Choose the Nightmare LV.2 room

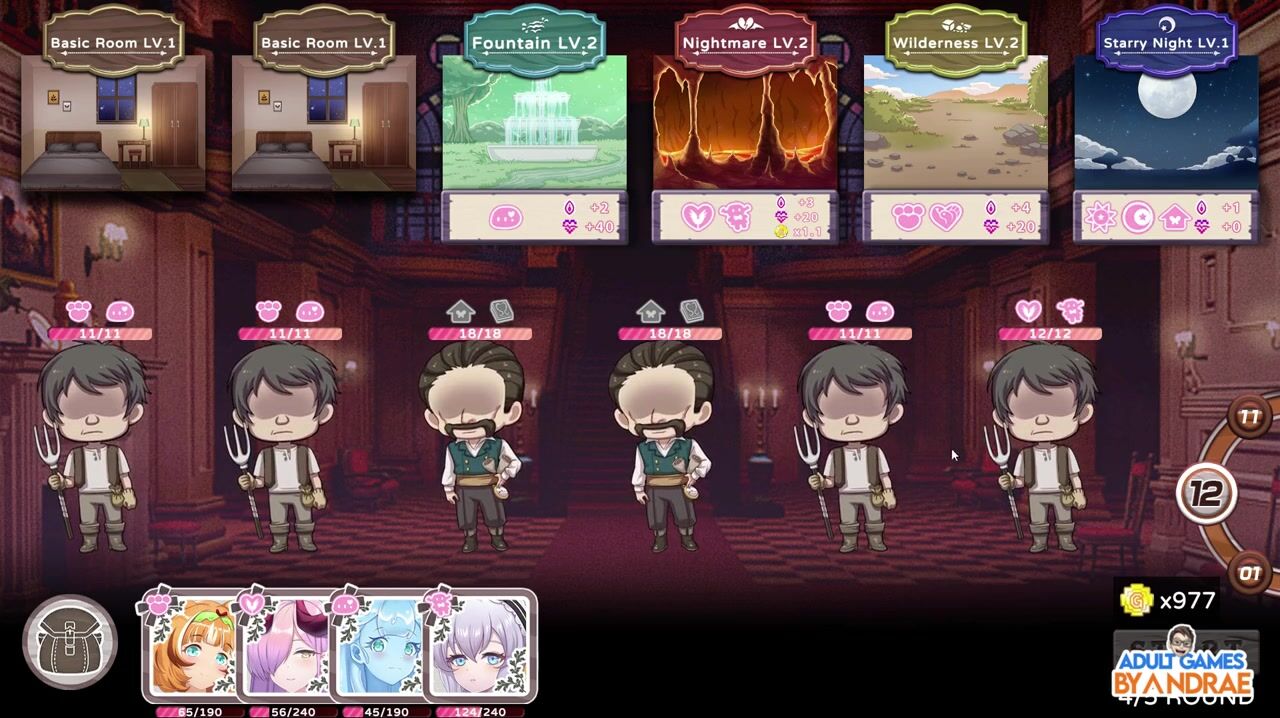(745, 123)
